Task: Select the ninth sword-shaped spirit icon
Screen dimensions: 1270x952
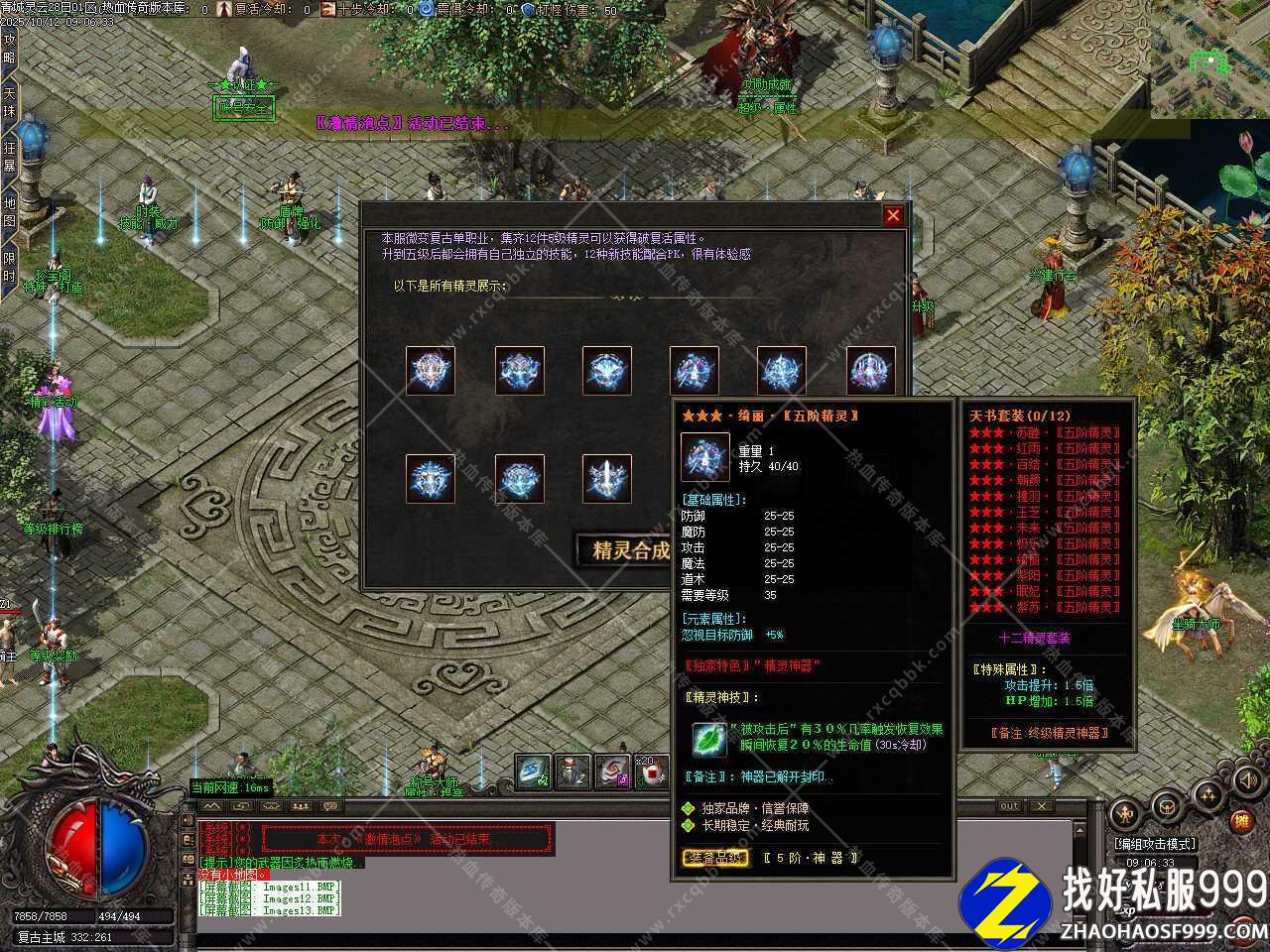Action: click(x=605, y=479)
